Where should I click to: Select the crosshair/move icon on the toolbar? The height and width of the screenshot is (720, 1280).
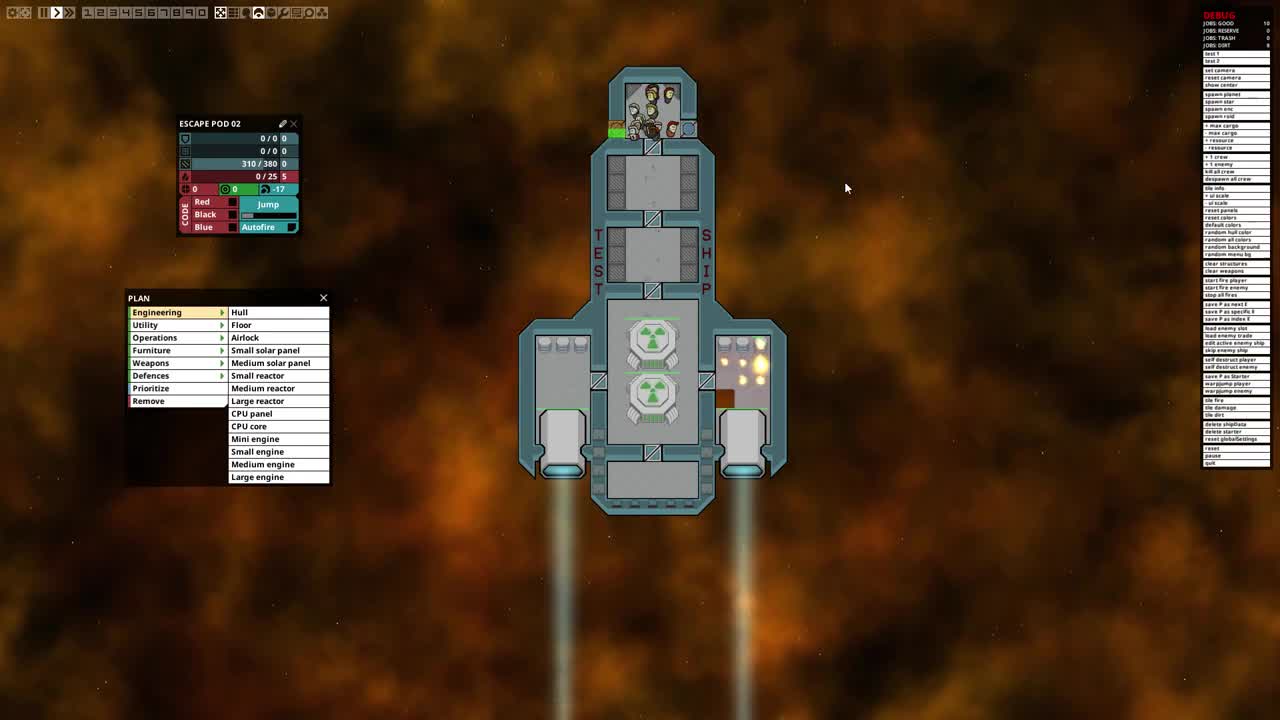click(x=221, y=12)
